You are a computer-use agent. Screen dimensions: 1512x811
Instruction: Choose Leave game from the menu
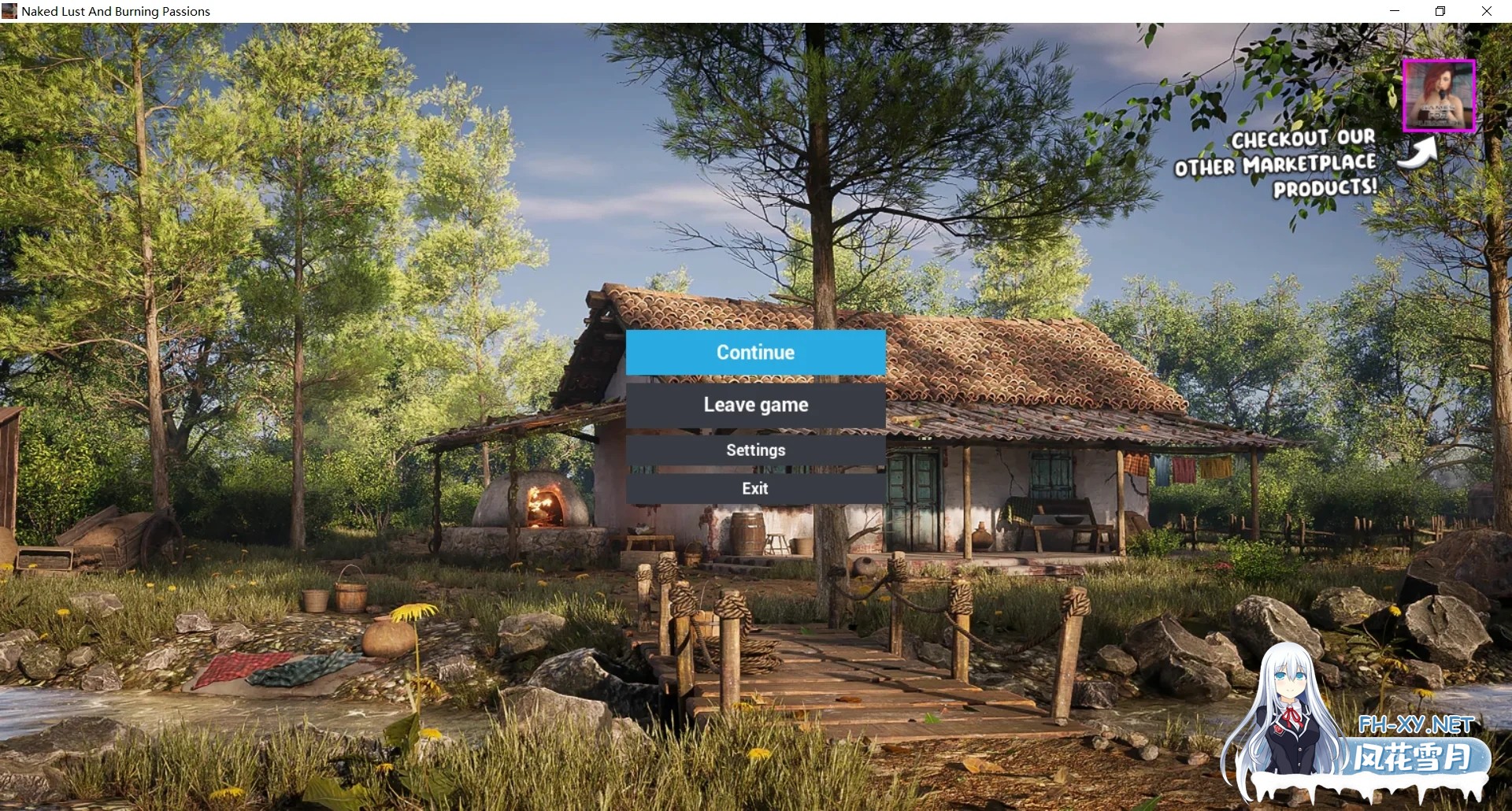click(755, 405)
